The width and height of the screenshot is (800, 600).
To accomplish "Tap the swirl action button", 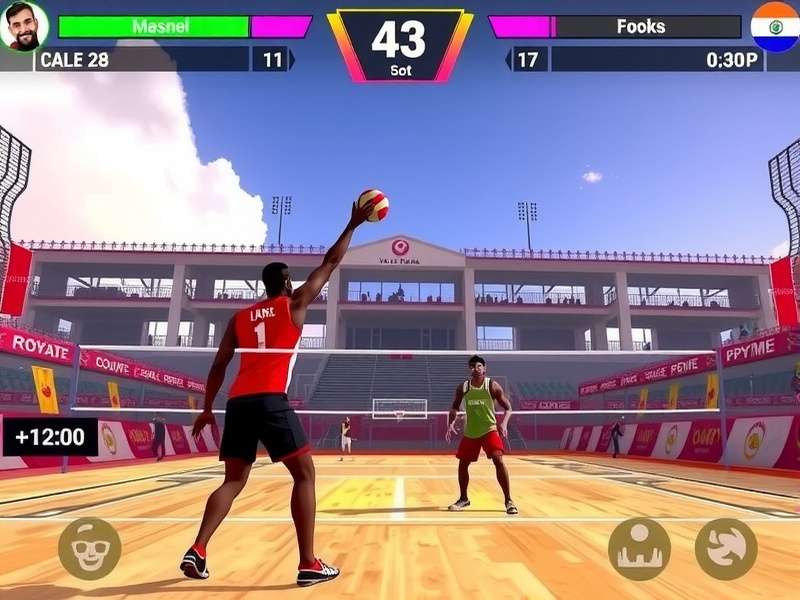I will click(726, 548).
